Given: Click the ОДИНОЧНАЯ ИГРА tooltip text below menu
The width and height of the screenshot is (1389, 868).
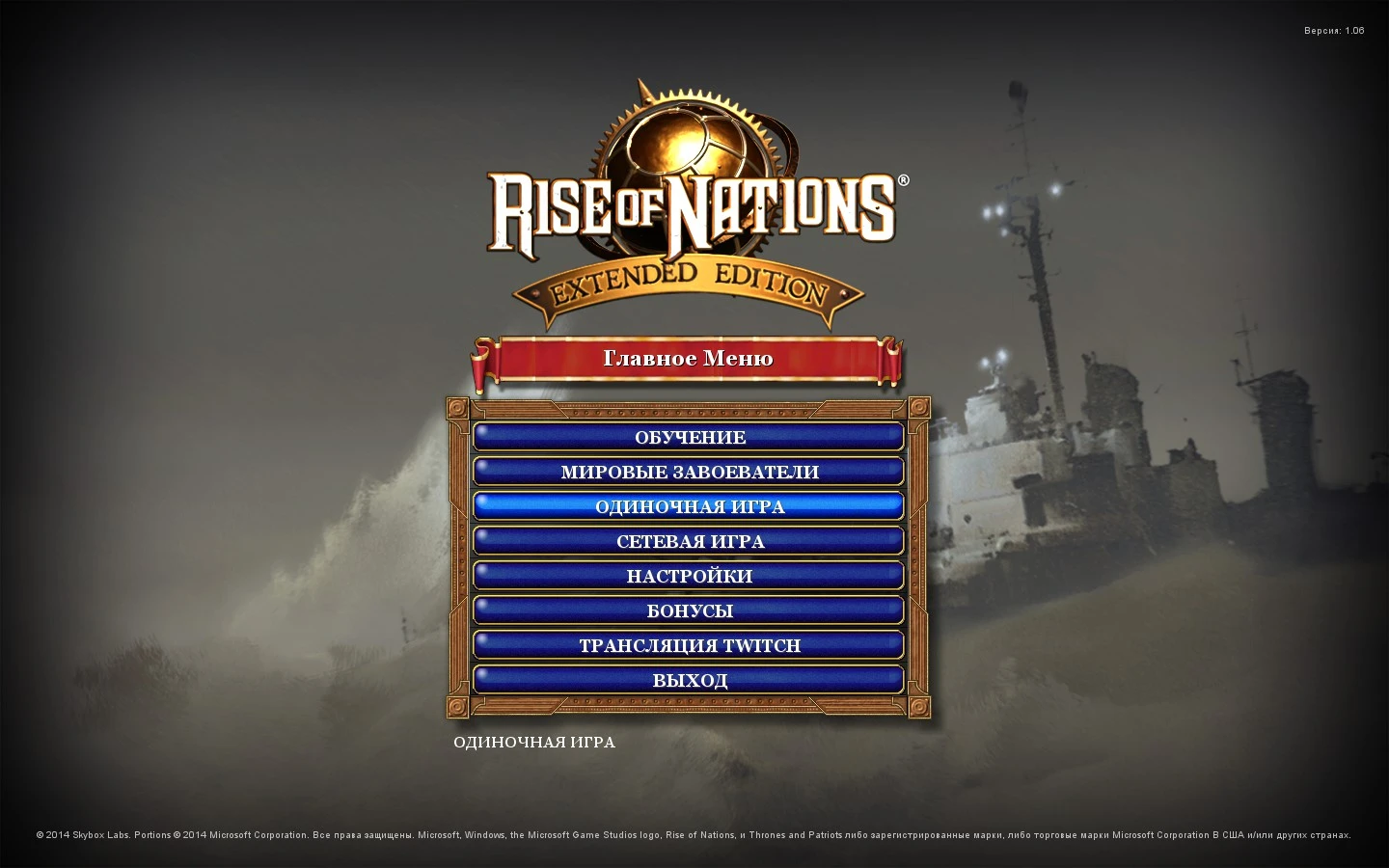Looking at the screenshot, I should point(533,743).
